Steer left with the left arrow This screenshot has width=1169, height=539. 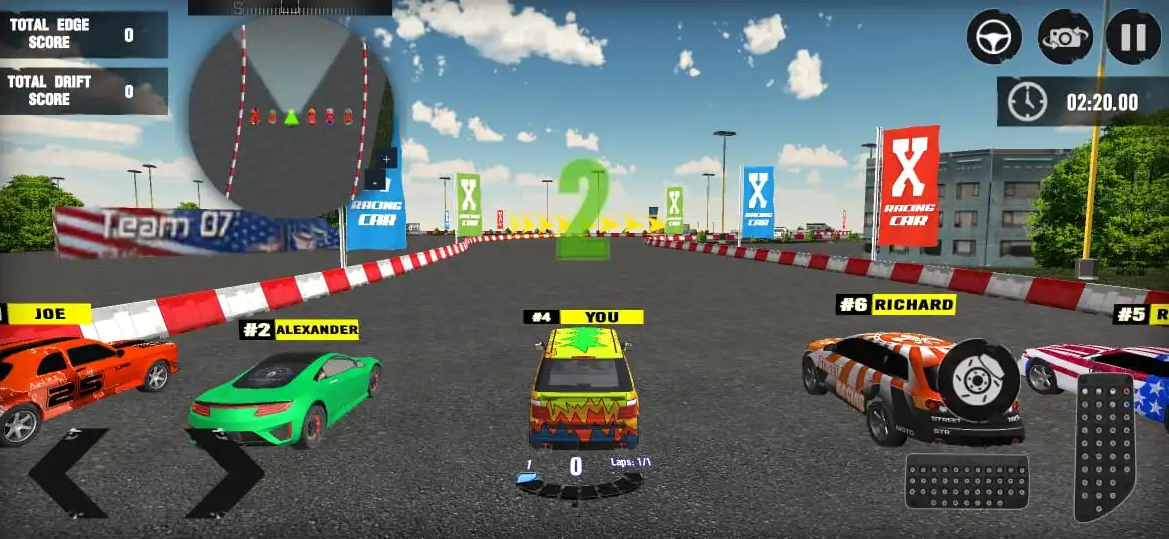tap(70, 473)
